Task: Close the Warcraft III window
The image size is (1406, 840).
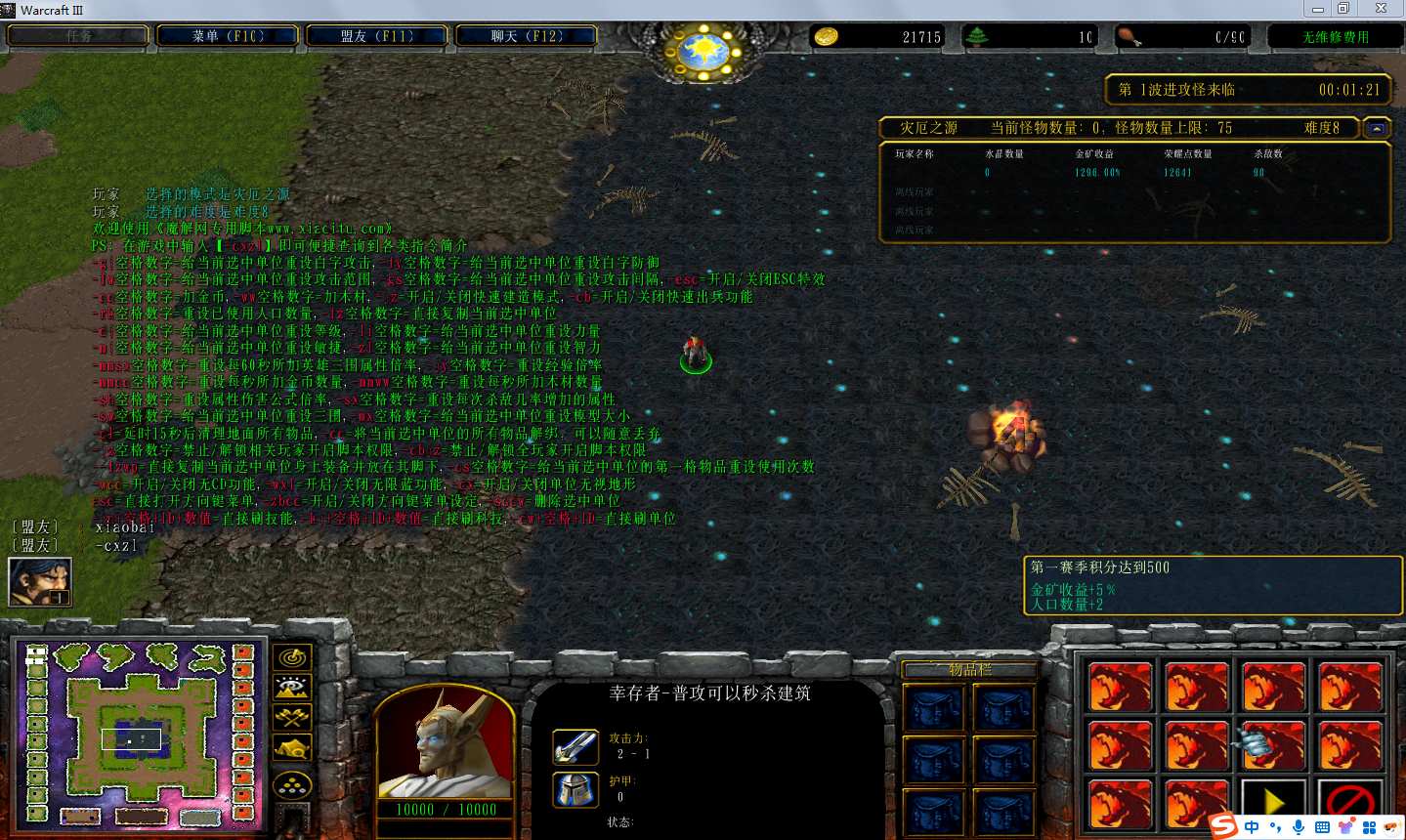Action: 1381,9
